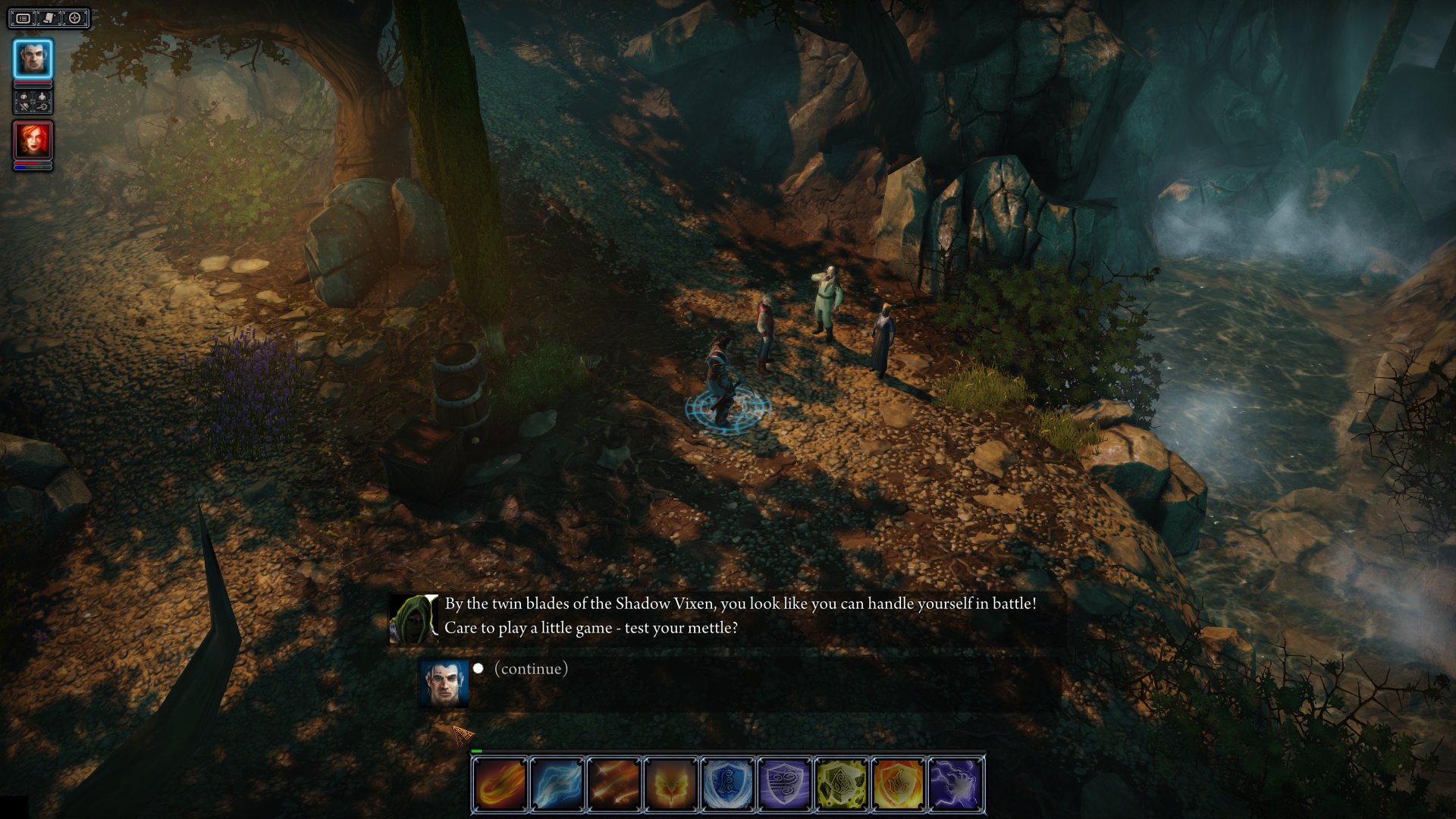Cast the purple lightning hand skill

pos(955,784)
